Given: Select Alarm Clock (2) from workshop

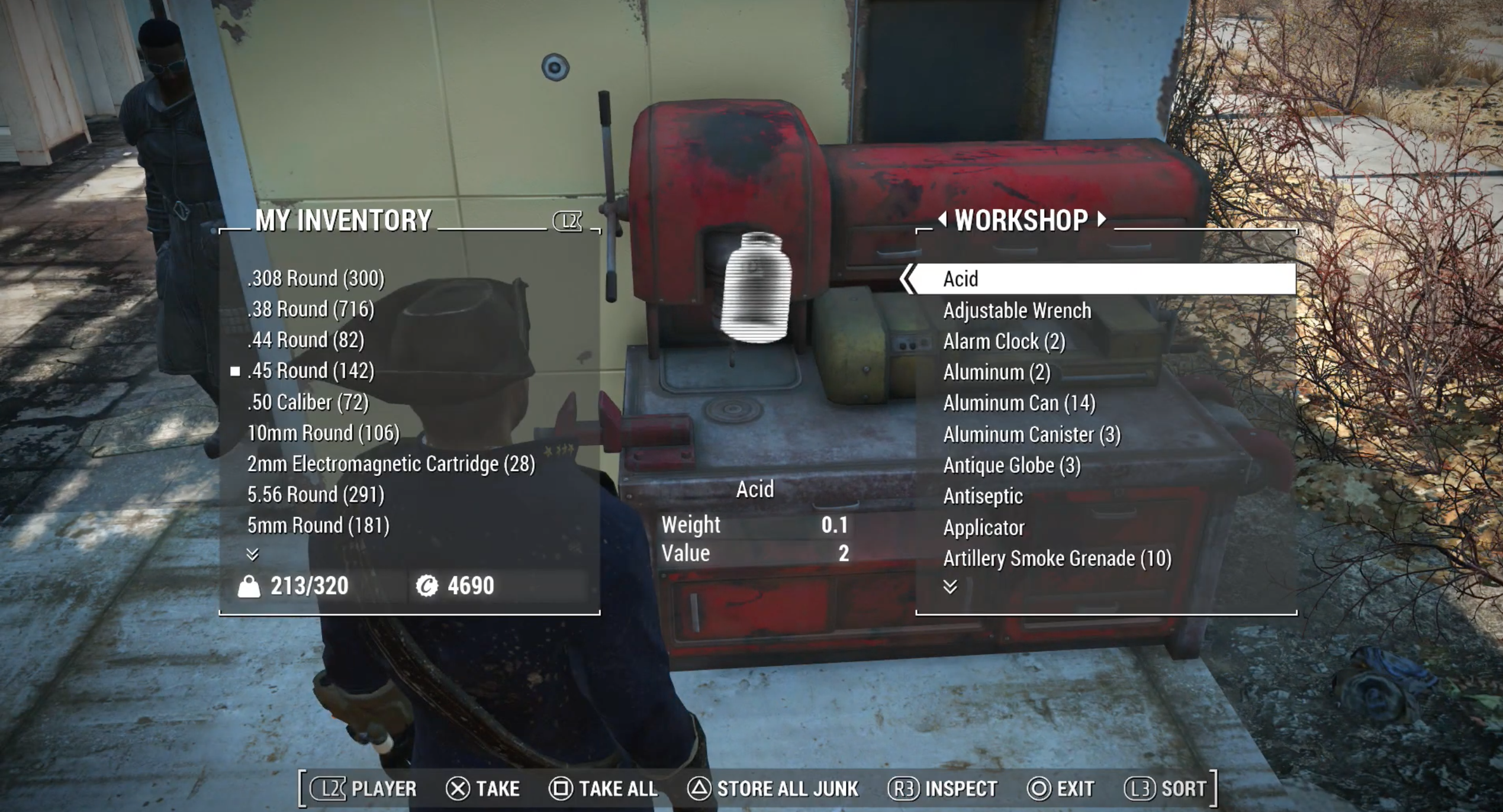Looking at the screenshot, I should point(1004,341).
